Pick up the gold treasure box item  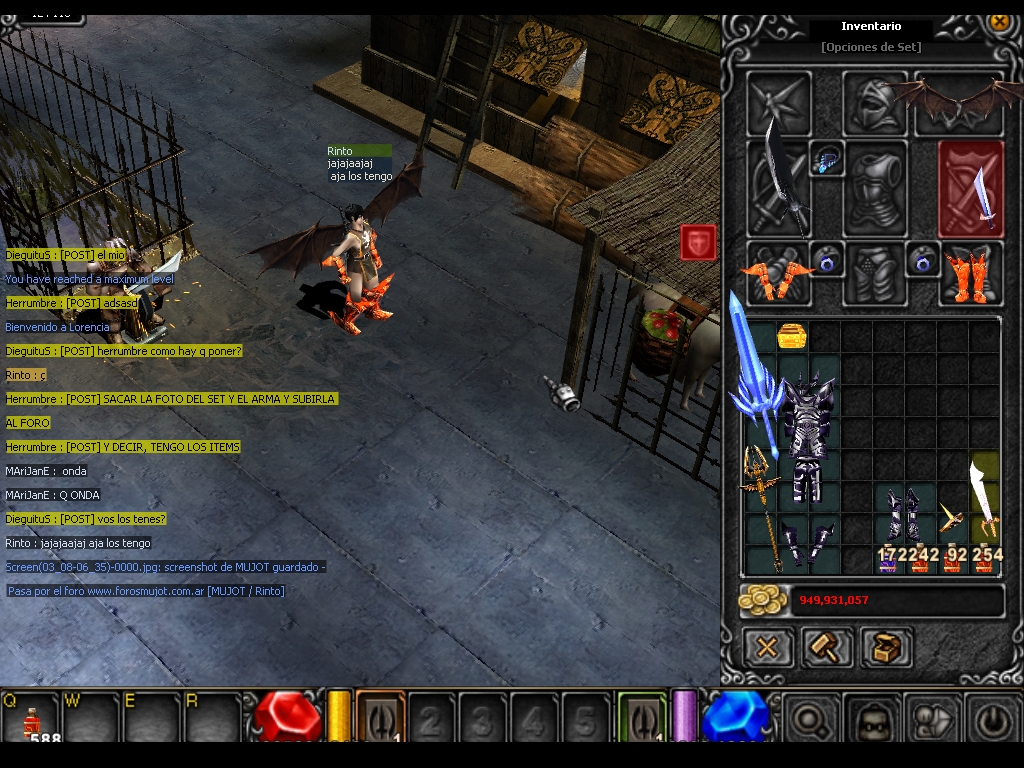coord(792,336)
